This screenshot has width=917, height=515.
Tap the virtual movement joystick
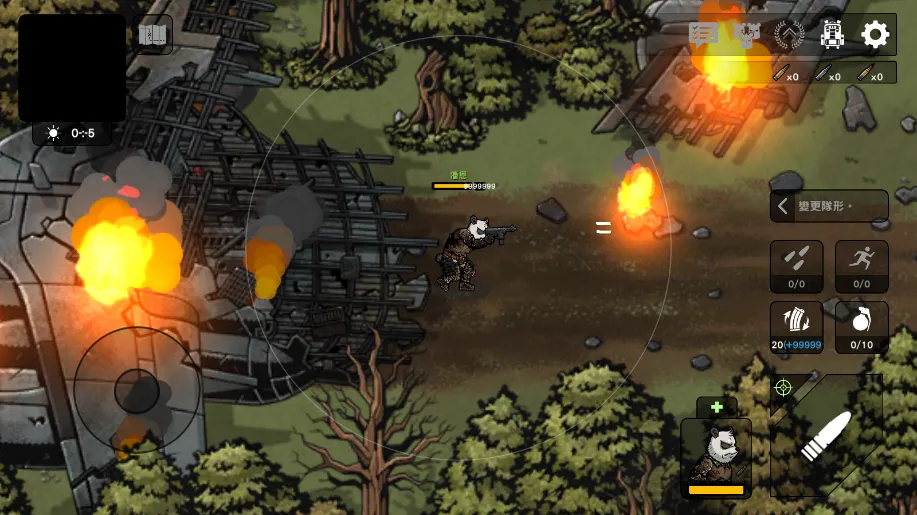pos(137,389)
